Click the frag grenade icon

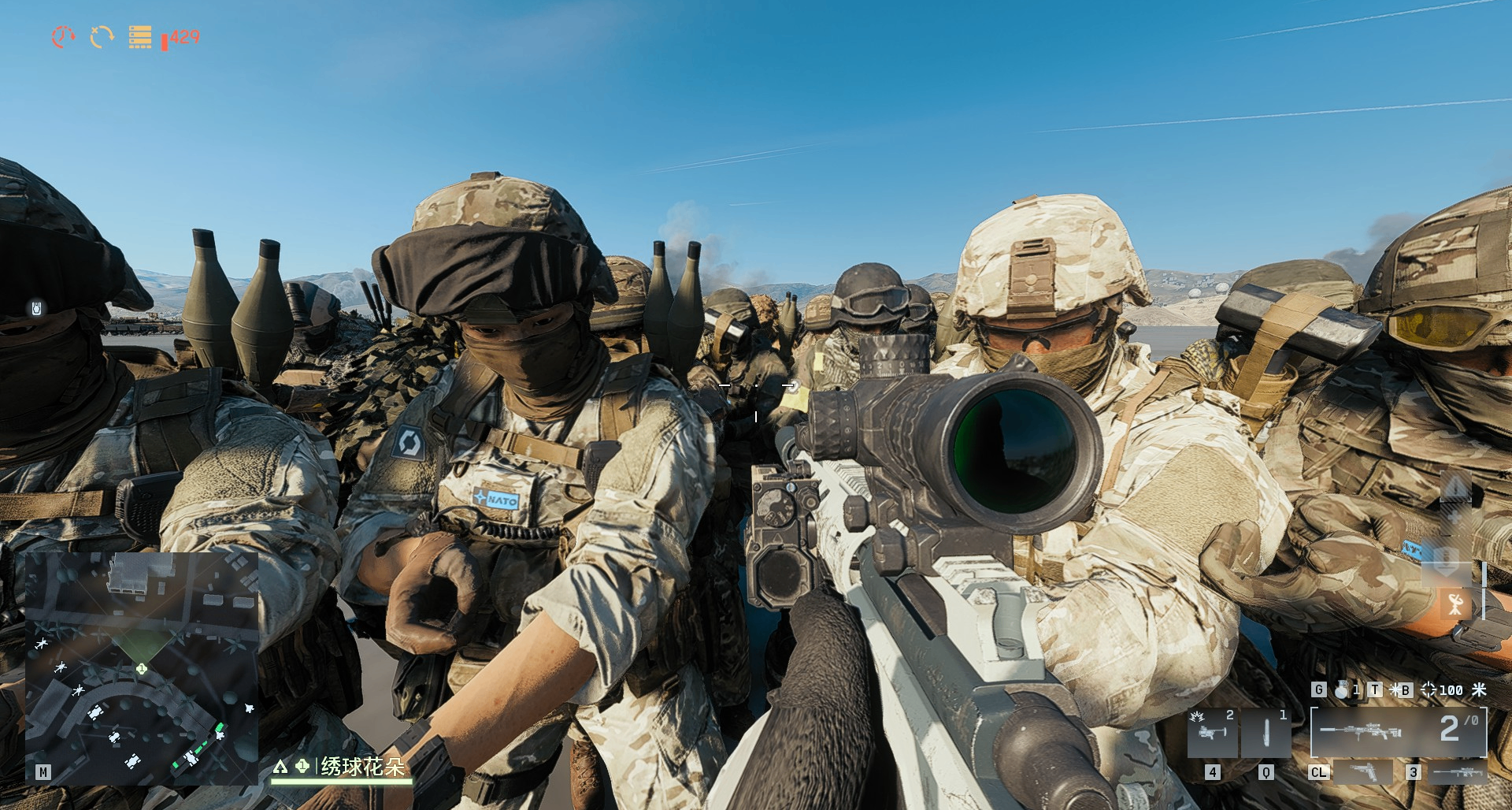[x=1341, y=690]
